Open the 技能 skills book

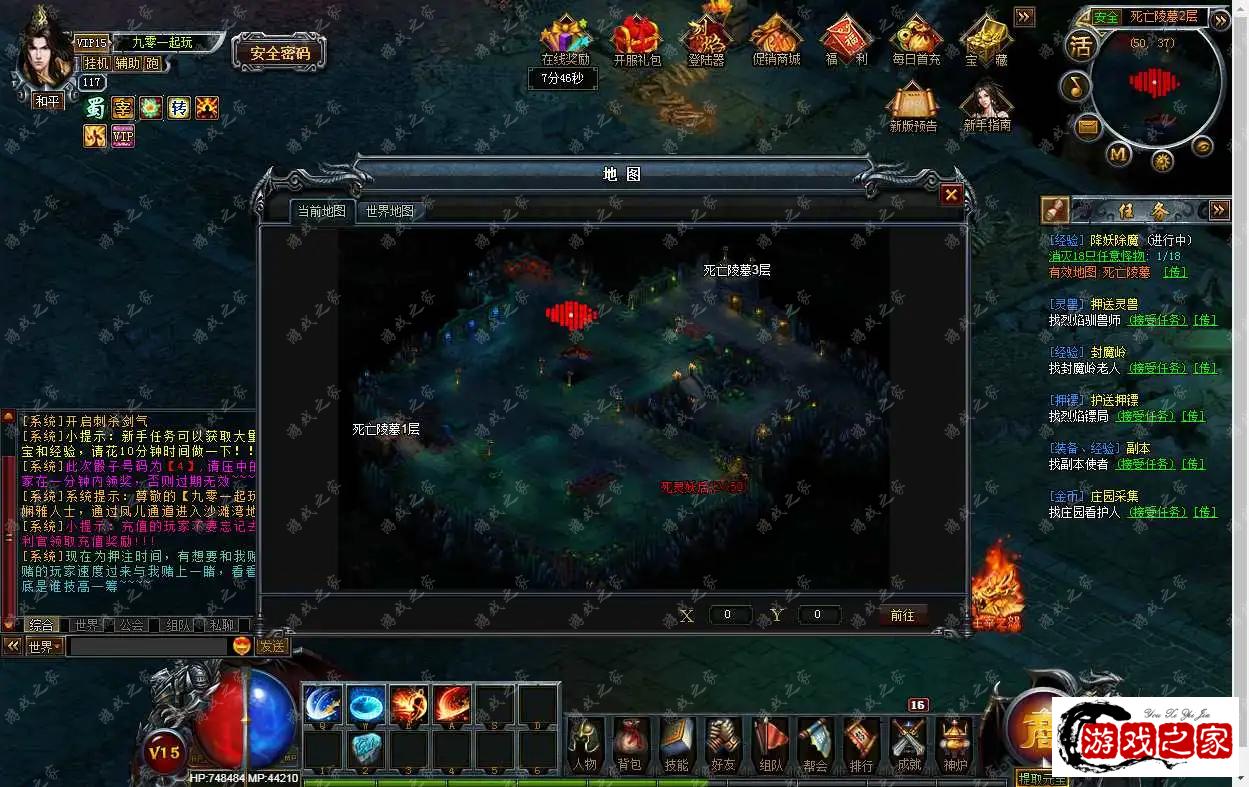[676, 744]
